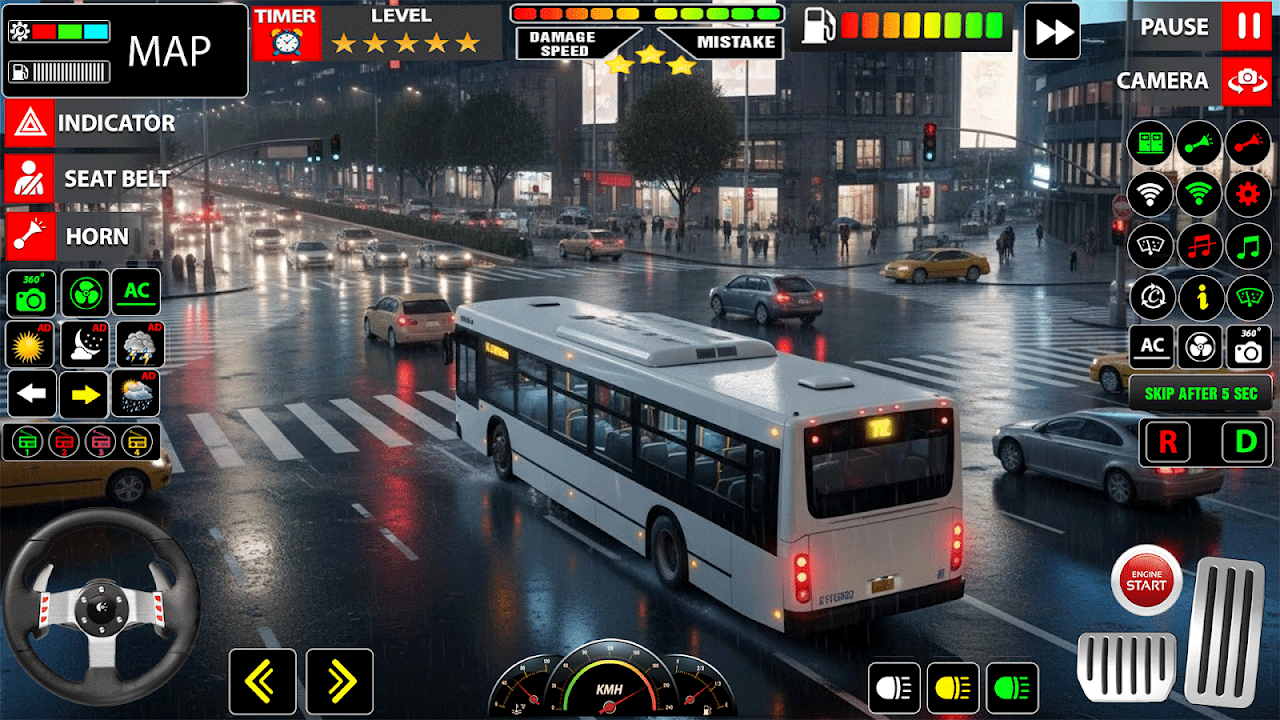Select the night moon weather icon
The height and width of the screenshot is (720, 1280).
[x=84, y=344]
